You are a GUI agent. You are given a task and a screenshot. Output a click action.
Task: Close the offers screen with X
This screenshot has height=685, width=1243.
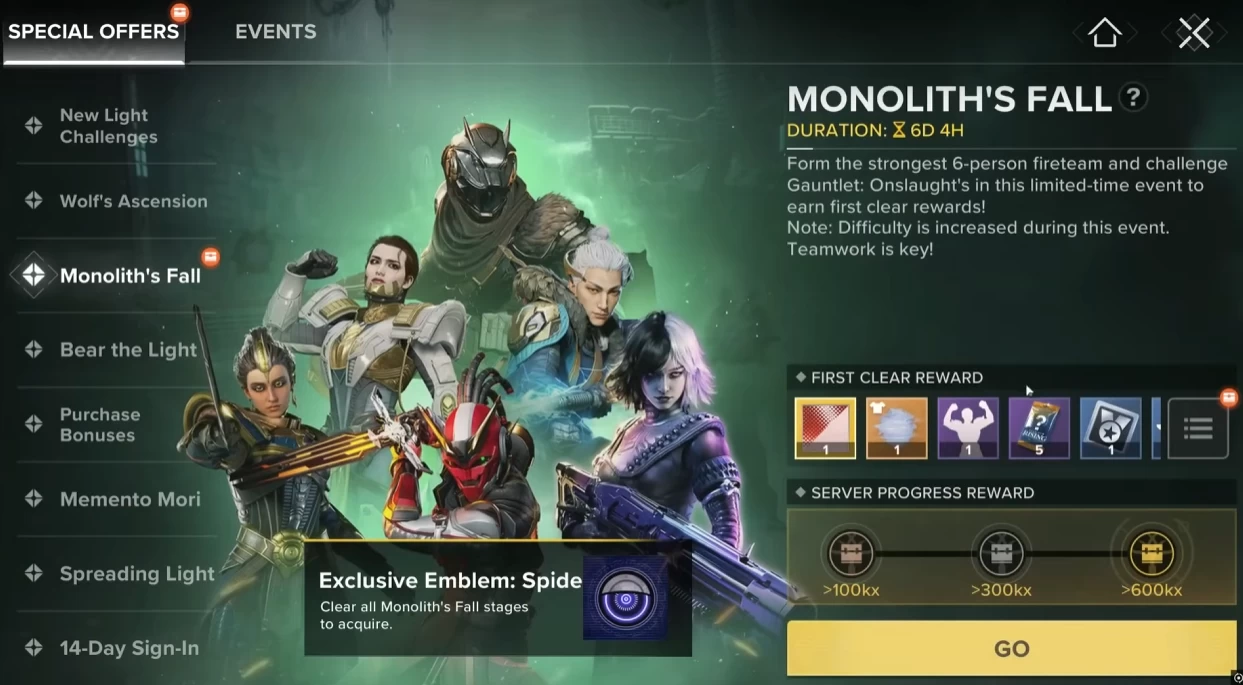pos(1193,33)
